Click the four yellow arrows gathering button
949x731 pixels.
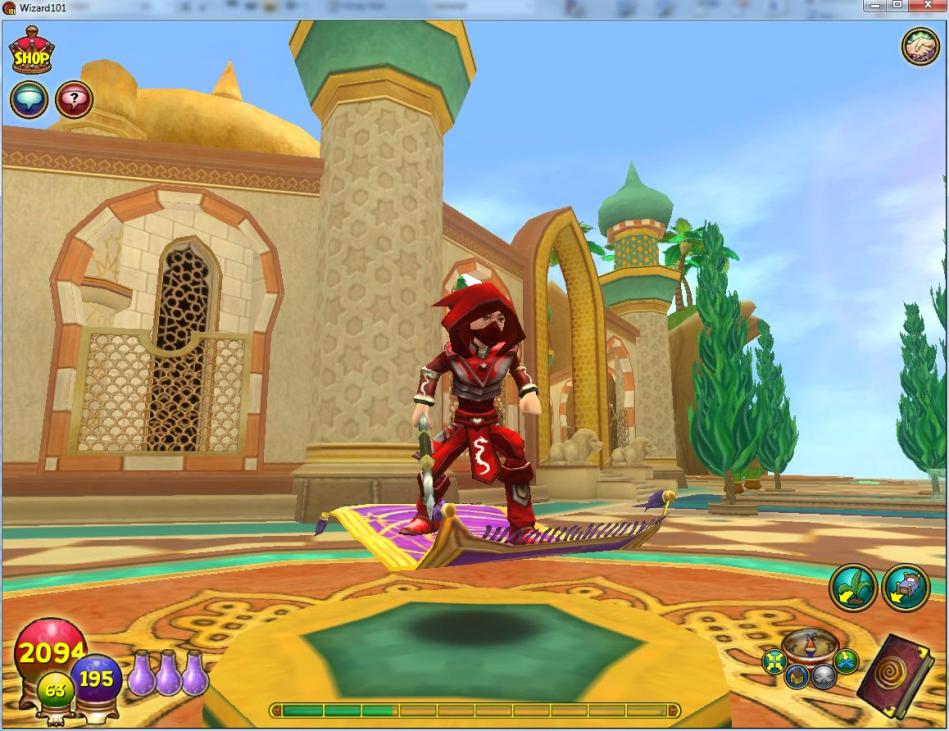click(x=774, y=661)
